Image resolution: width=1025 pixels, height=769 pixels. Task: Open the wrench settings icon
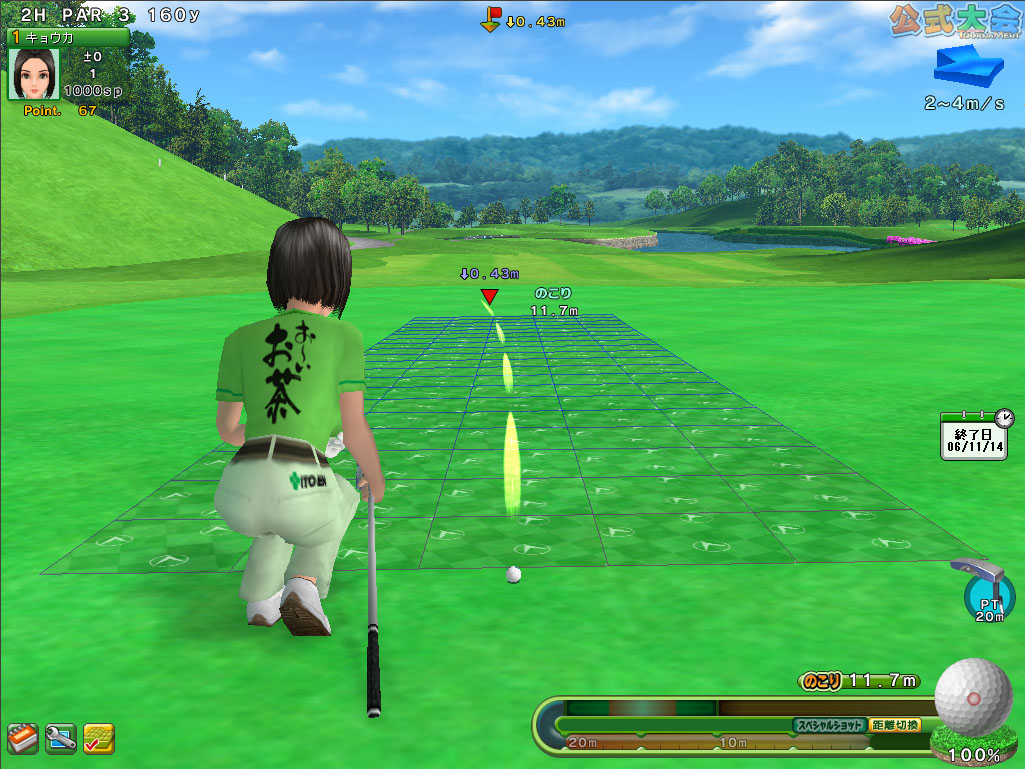(60, 738)
